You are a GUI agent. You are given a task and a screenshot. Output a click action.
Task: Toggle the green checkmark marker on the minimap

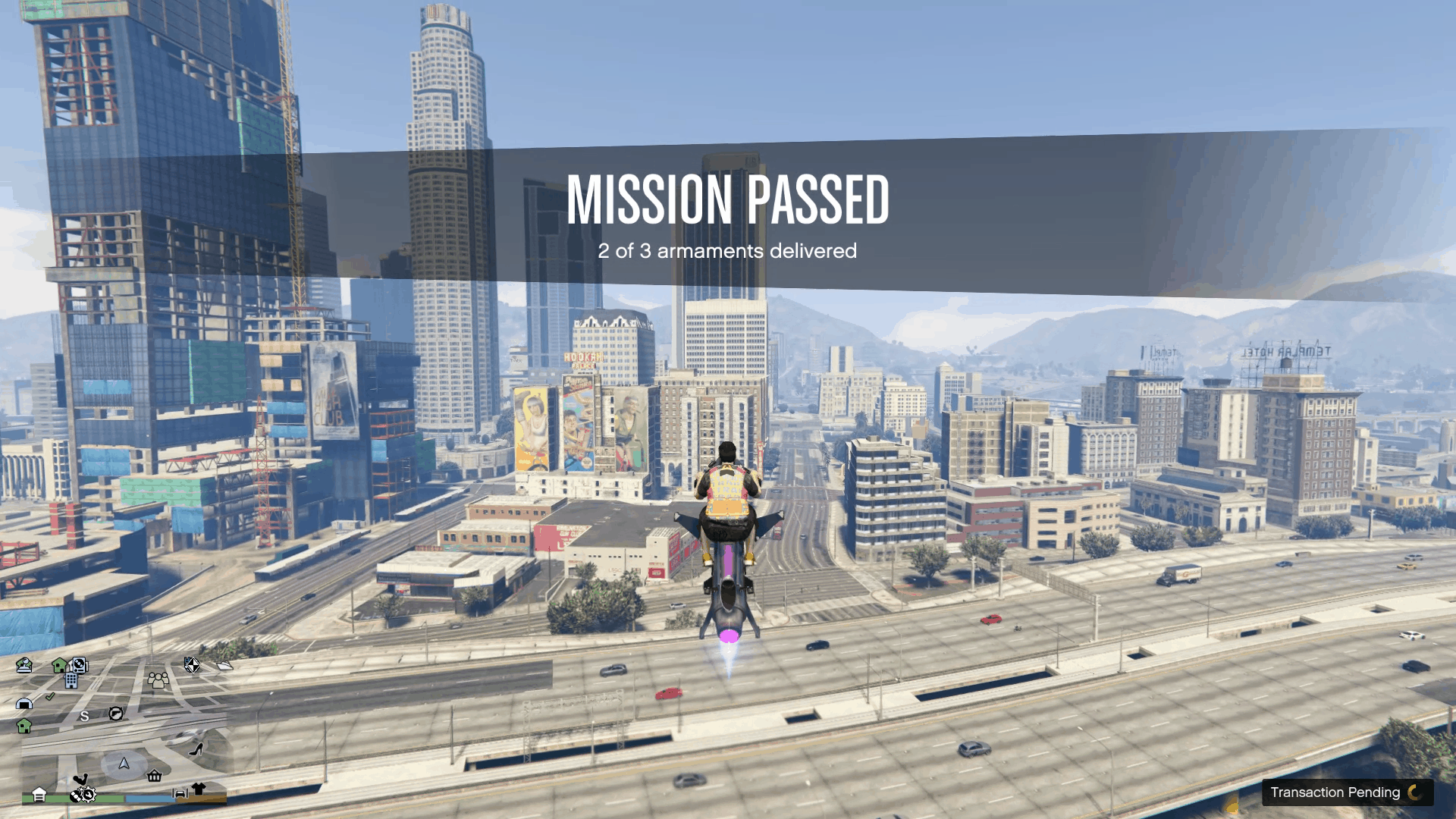click(x=49, y=697)
